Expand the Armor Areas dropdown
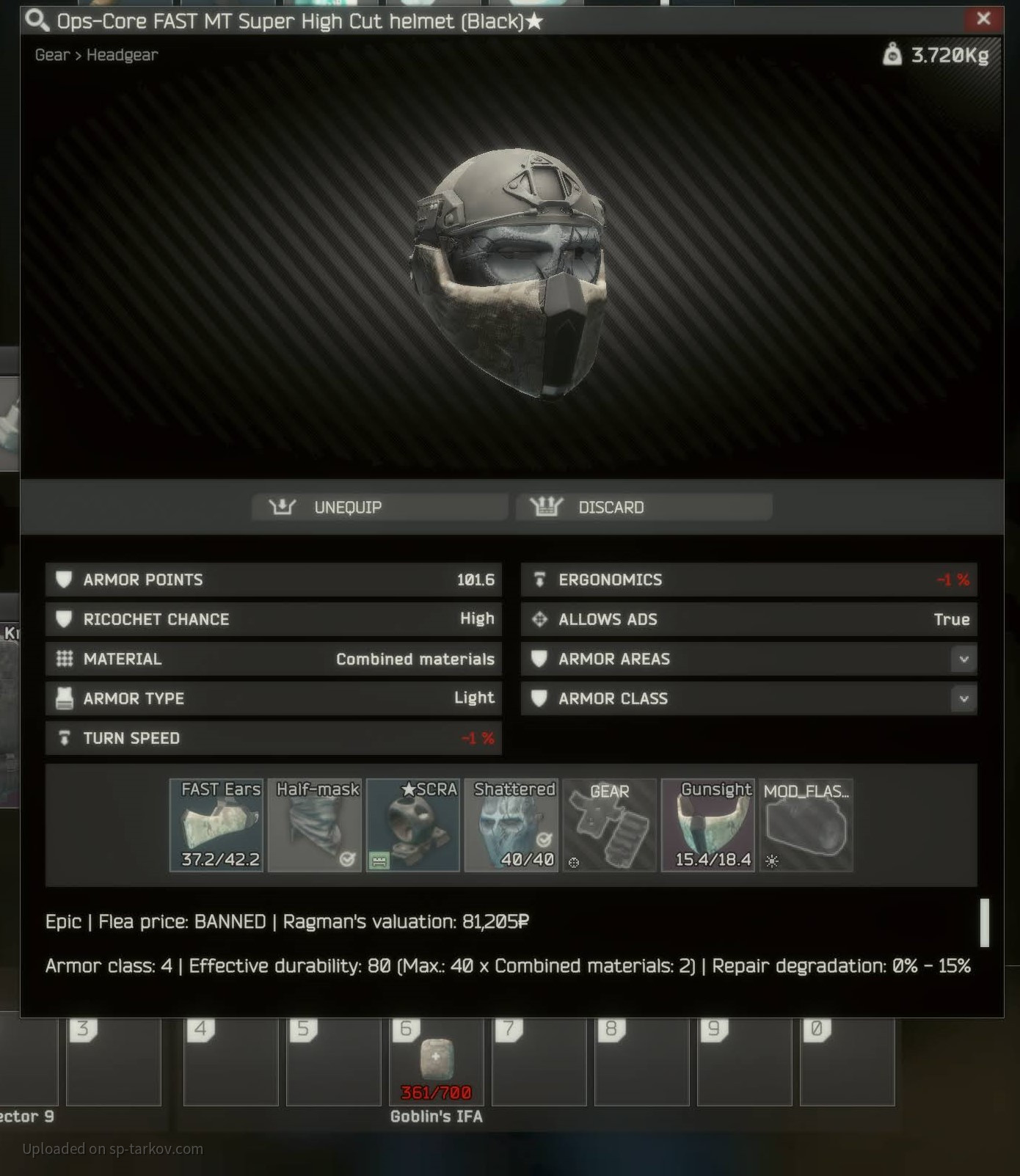Viewport: 1020px width, 1176px height. (x=963, y=659)
